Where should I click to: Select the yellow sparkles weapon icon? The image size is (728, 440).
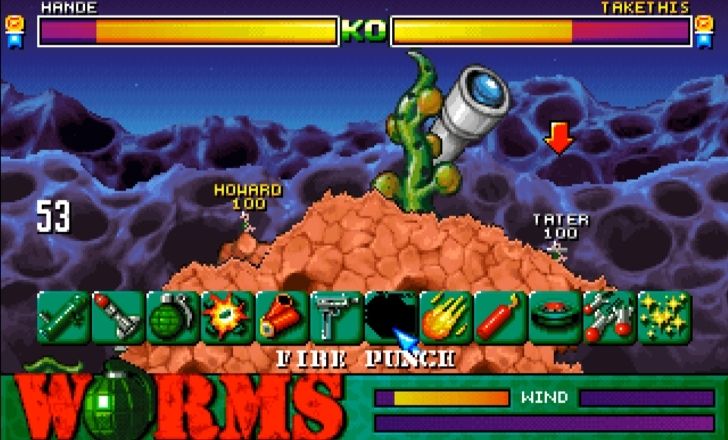click(663, 316)
